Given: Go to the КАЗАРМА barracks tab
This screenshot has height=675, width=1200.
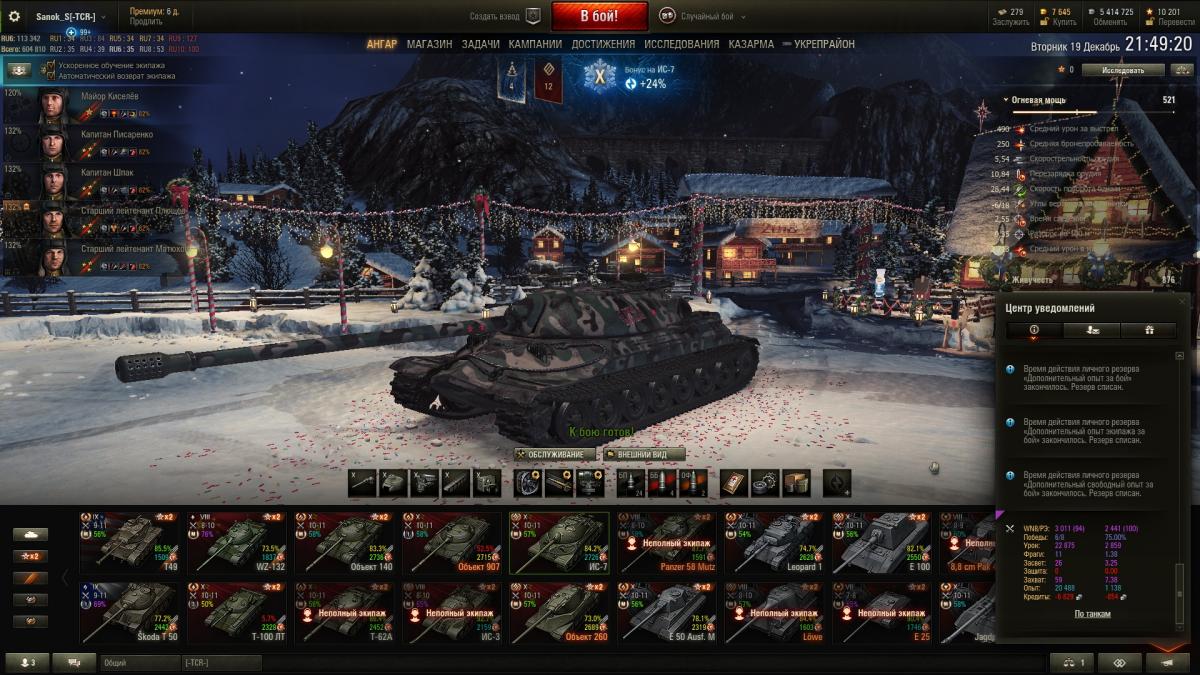Looking at the screenshot, I should click(751, 44).
